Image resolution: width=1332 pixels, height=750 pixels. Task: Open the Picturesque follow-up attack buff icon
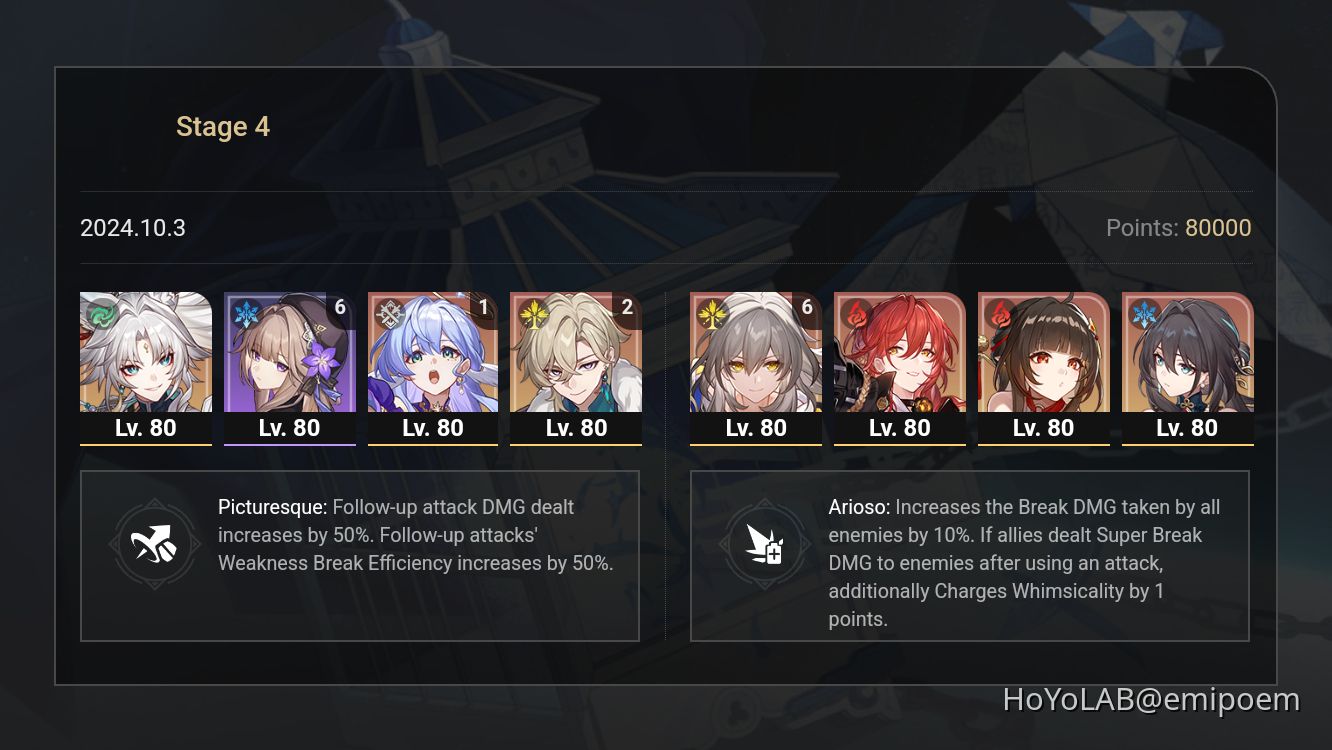(x=155, y=544)
